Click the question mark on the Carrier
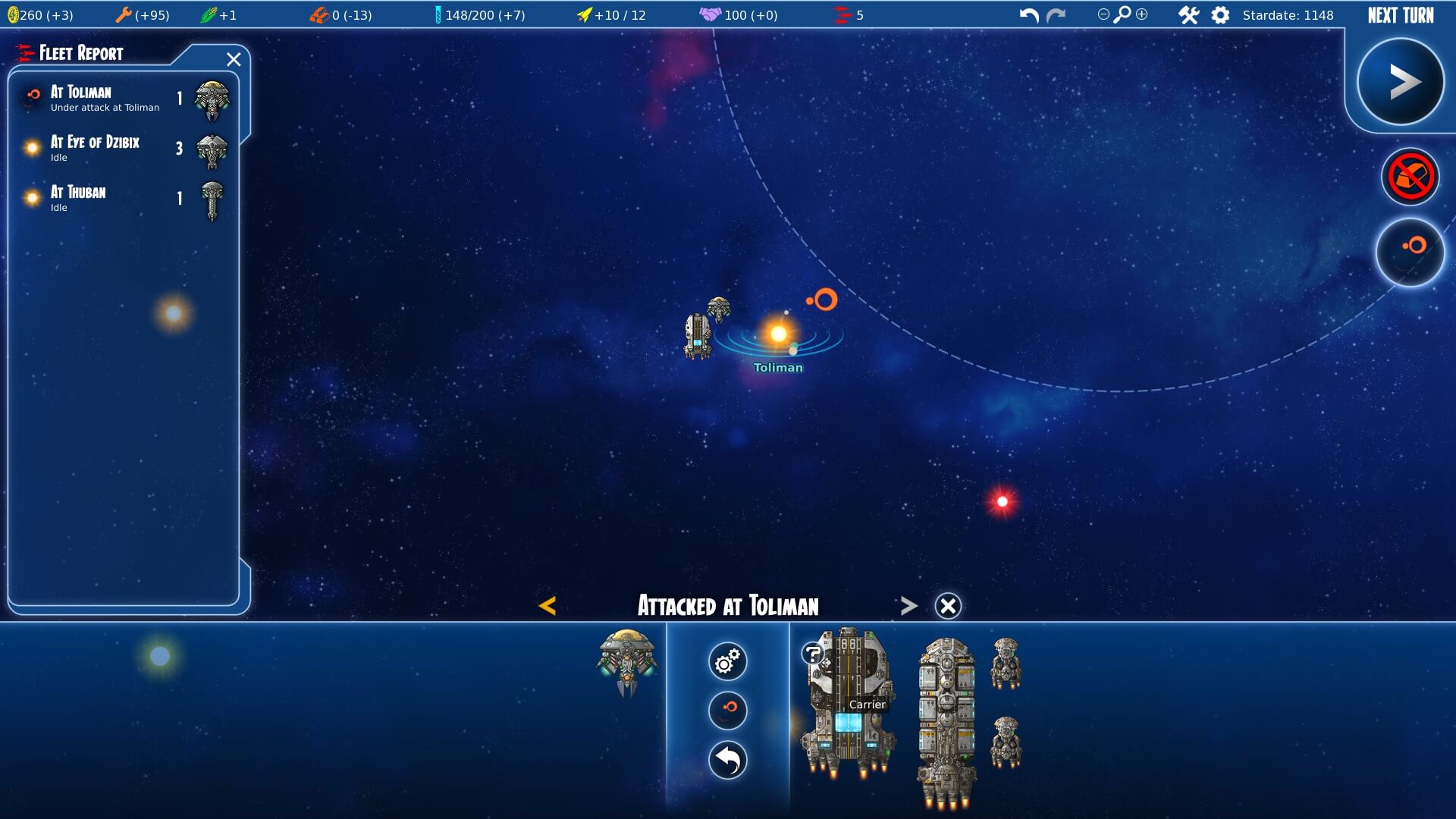 coord(812,653)
